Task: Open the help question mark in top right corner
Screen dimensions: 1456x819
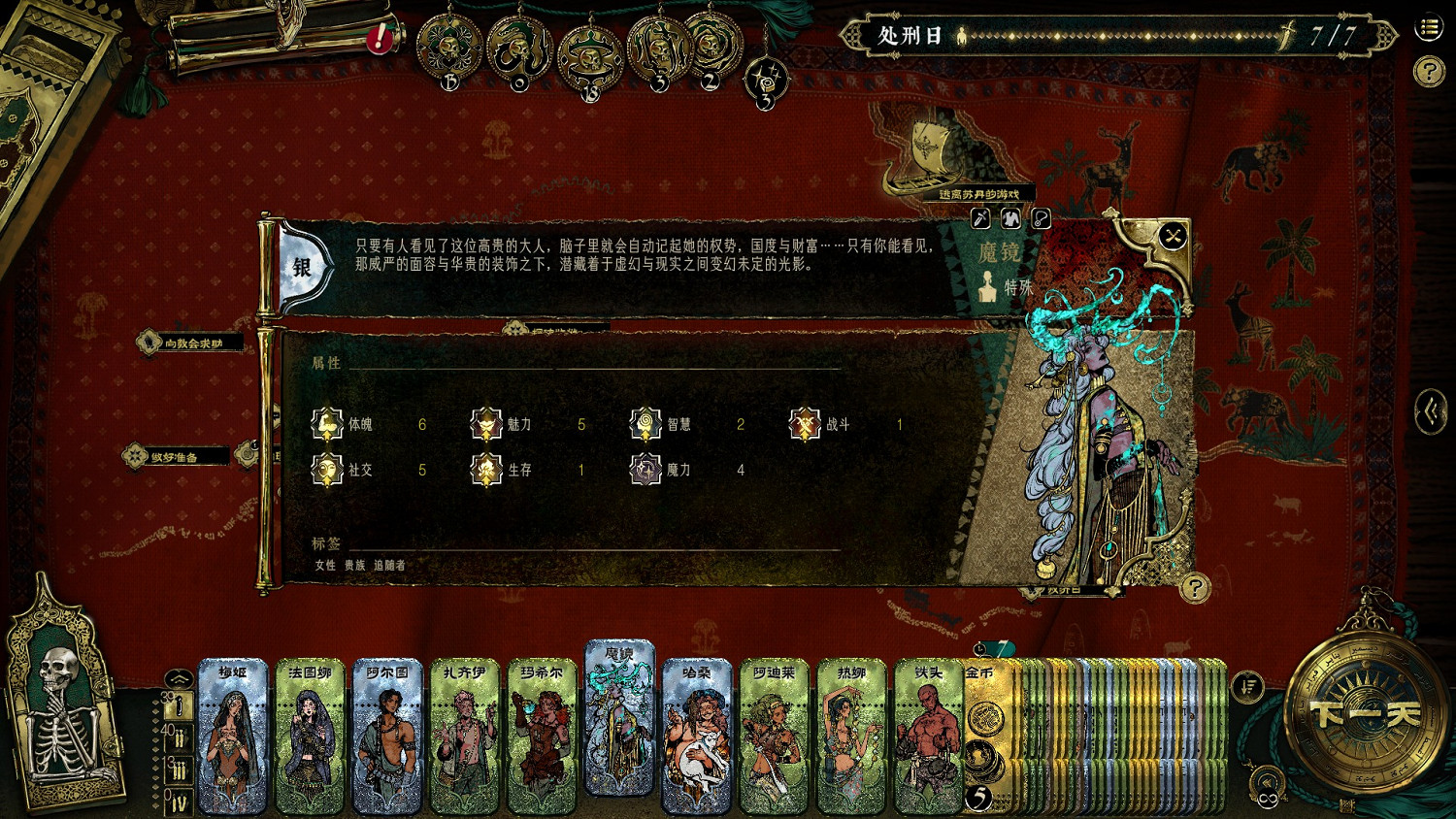Action: (1431, 68)
